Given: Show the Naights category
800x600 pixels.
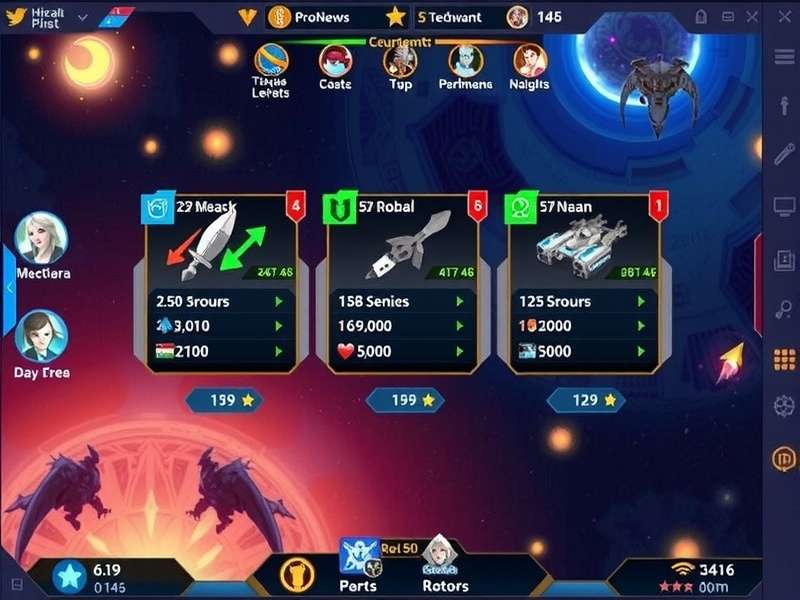Looking at the screenshot, I should tap(529, 66).
